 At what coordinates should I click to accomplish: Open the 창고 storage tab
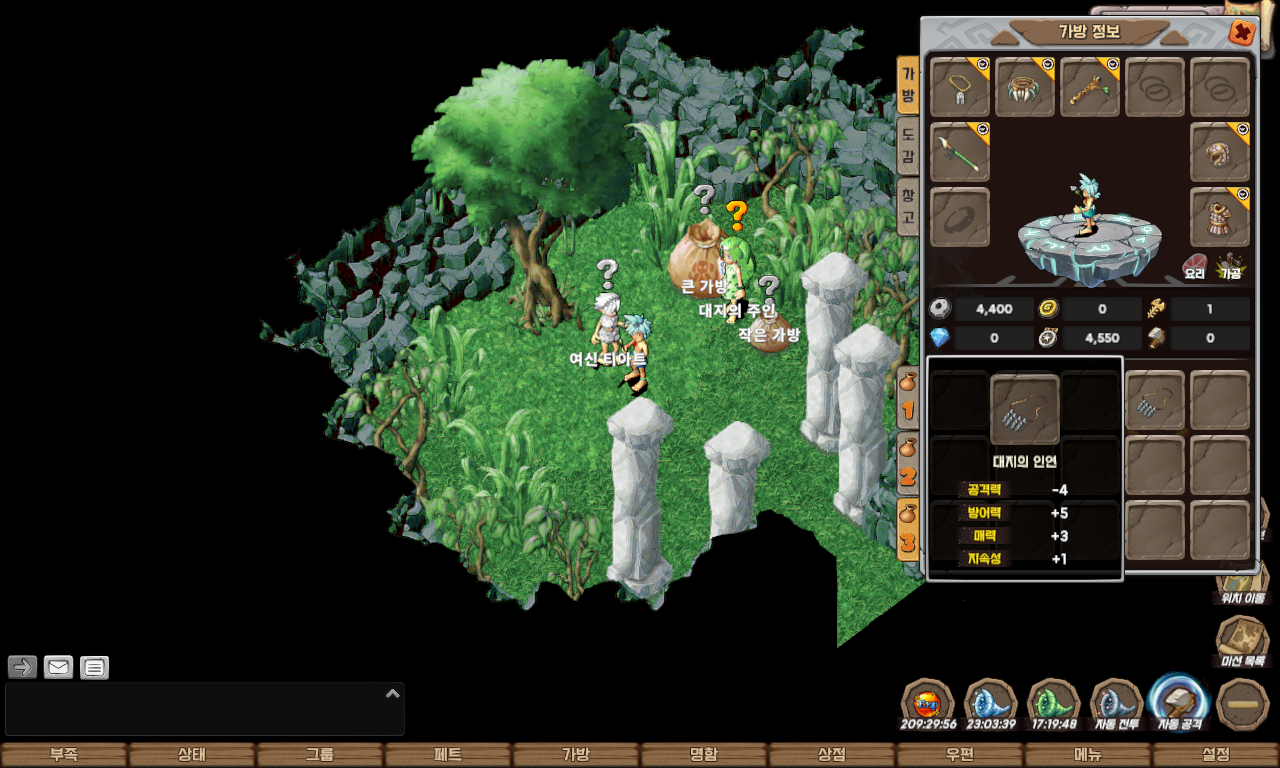[x=907, y=206]
